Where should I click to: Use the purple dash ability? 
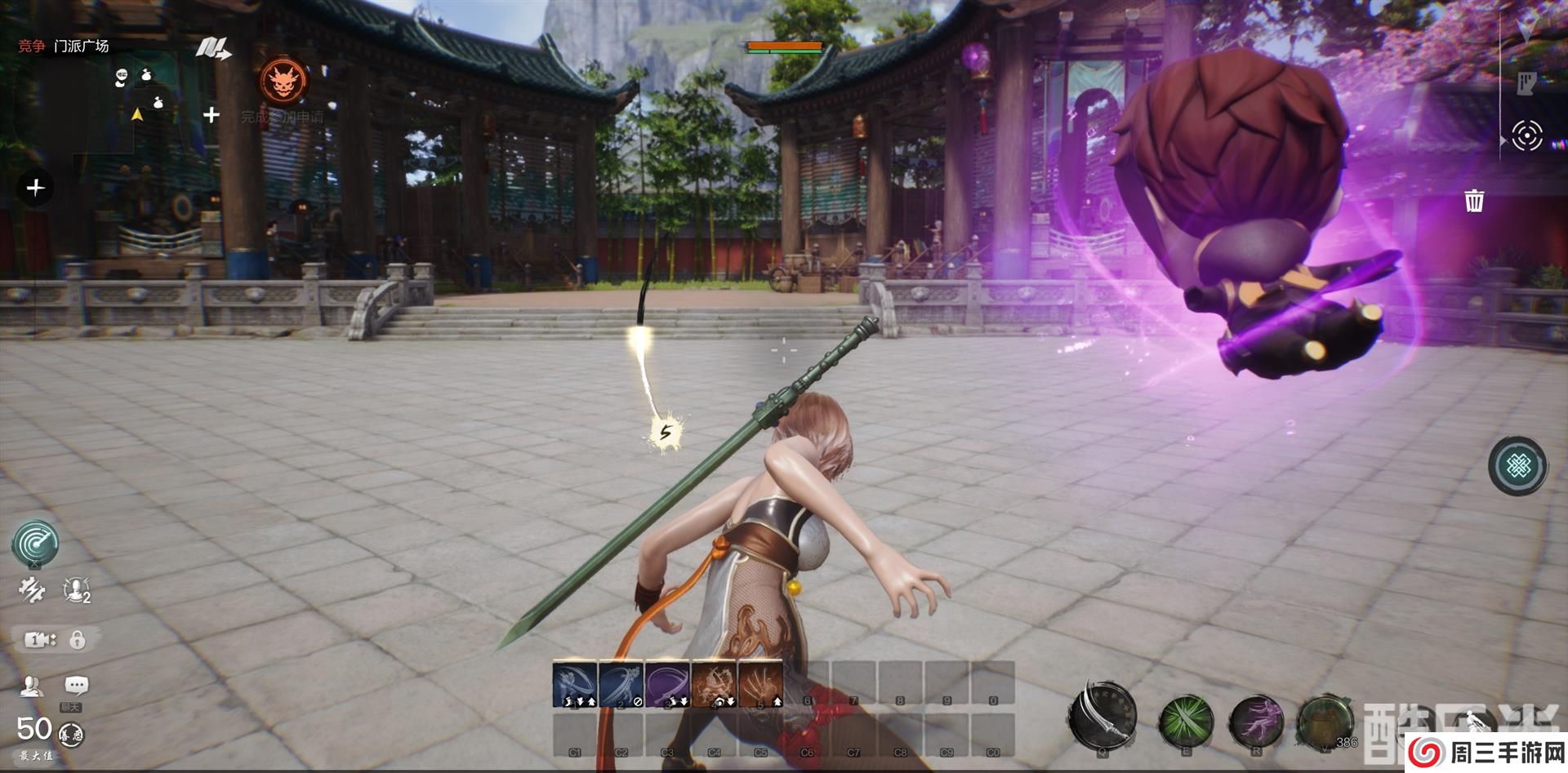(x=1256, y=722)
